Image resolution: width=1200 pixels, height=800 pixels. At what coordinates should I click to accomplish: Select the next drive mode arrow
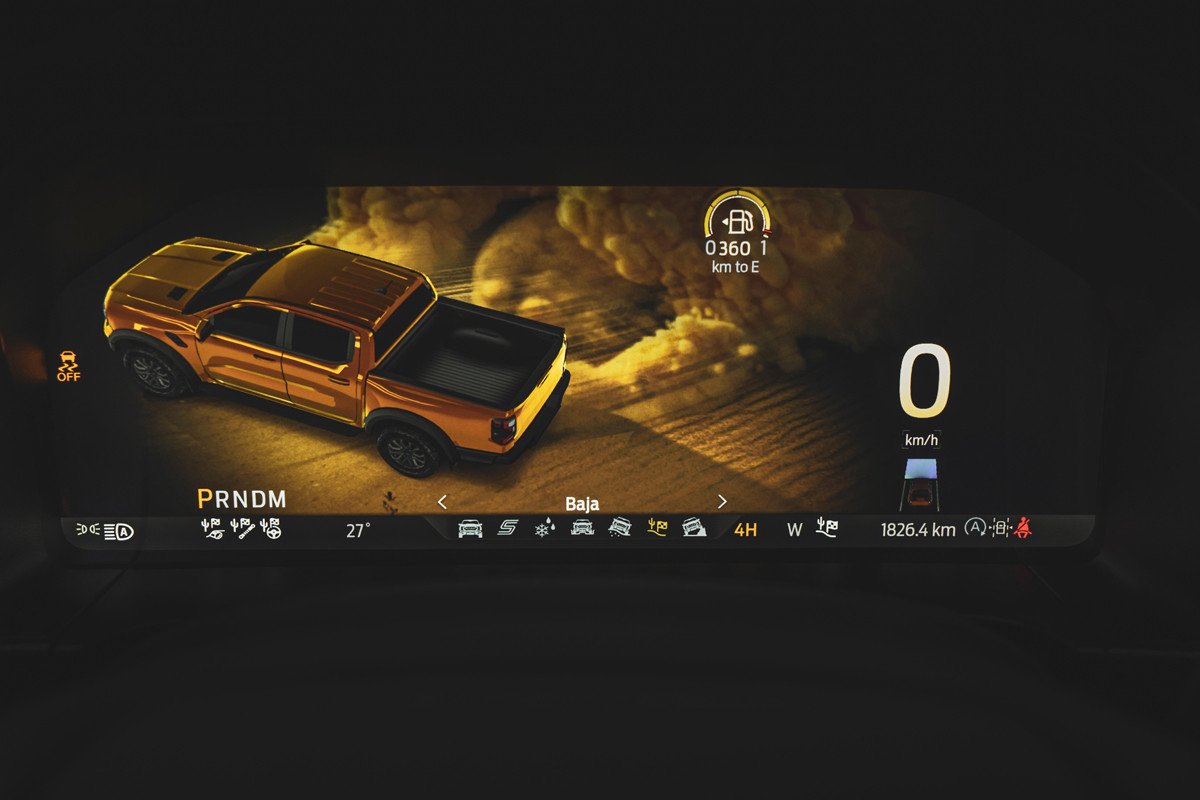point(722,502)
